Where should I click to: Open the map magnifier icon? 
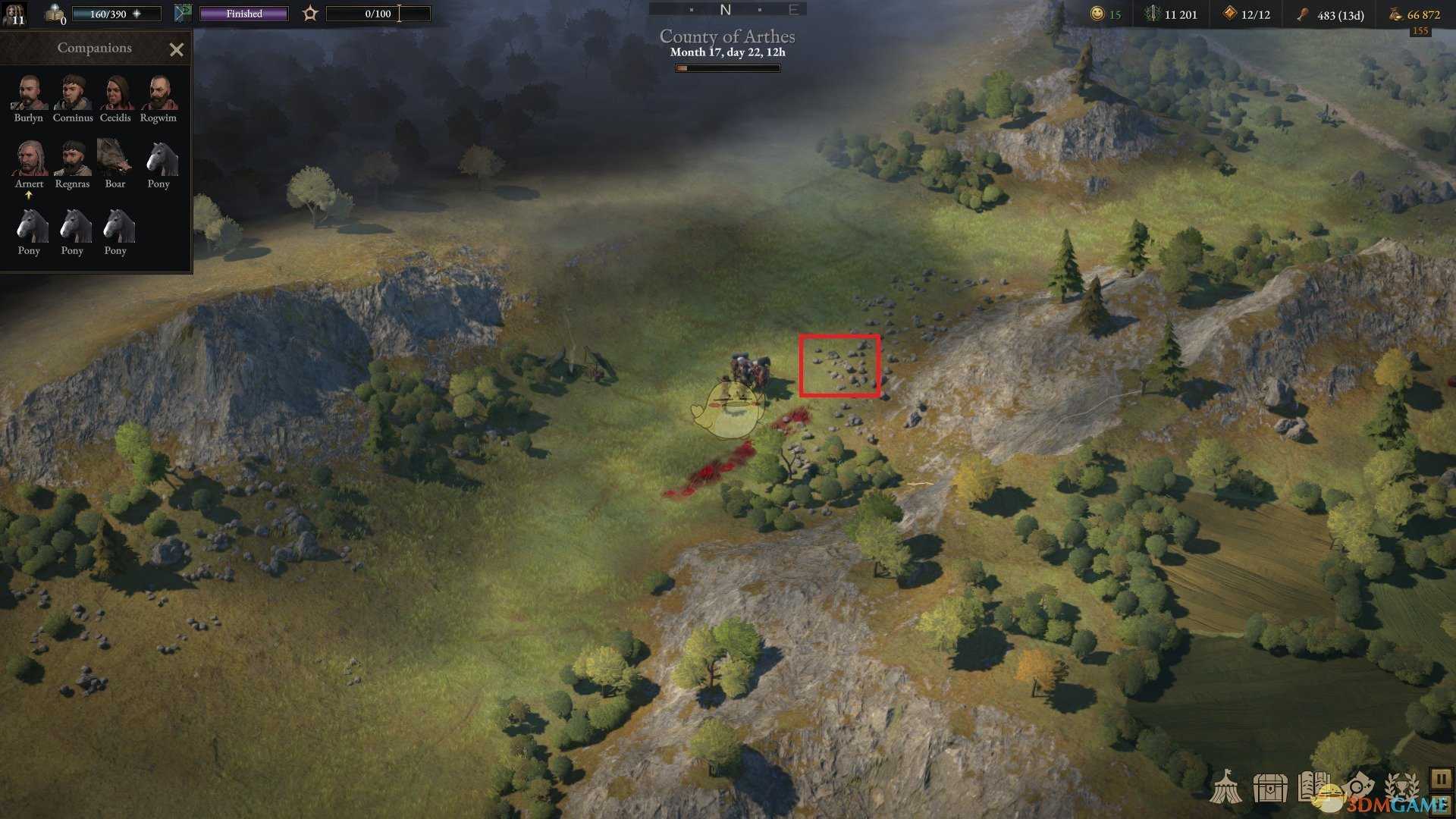pyautogui.click(x=1359, y=786)
